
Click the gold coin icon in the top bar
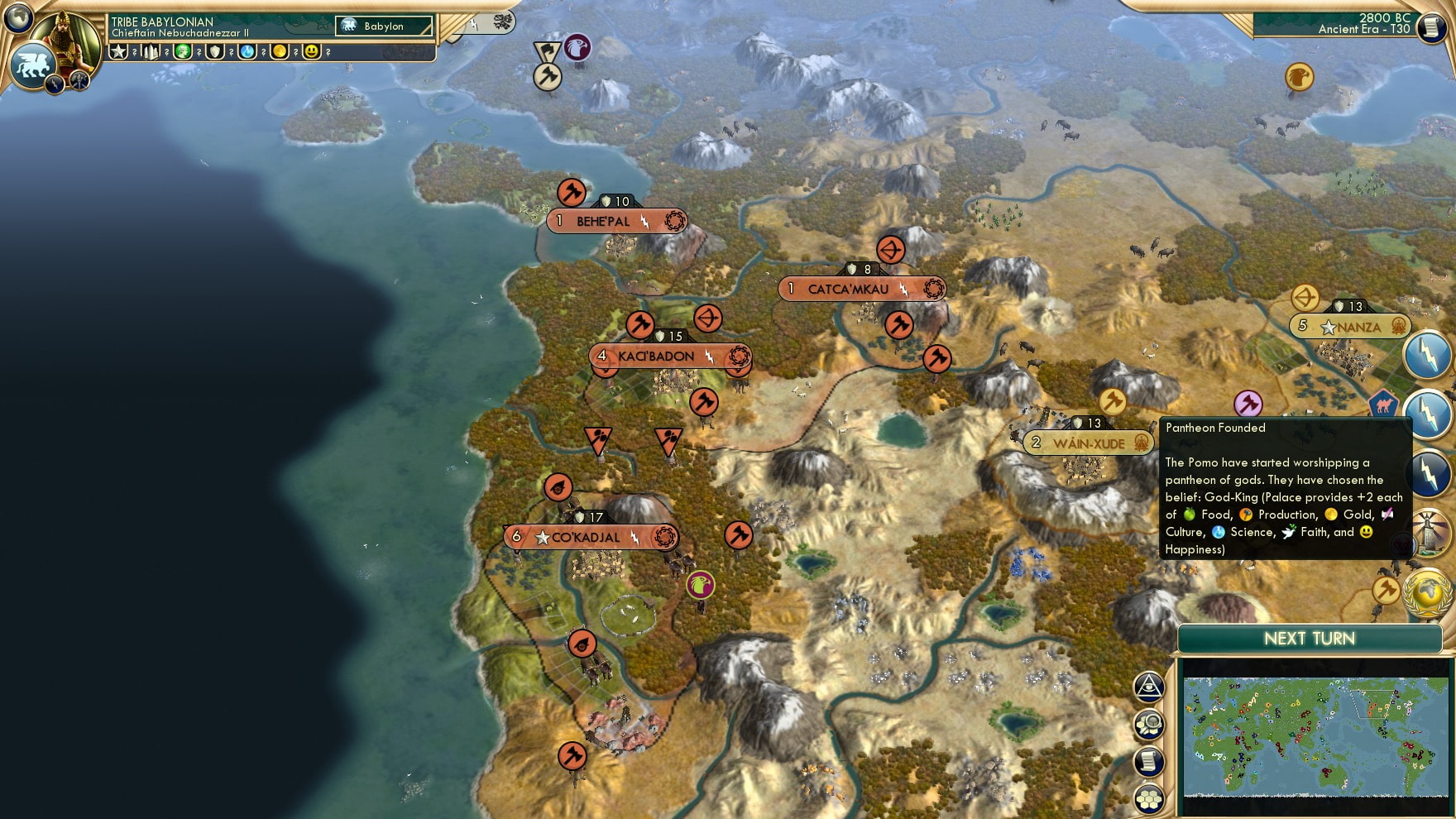coord(280,51)
